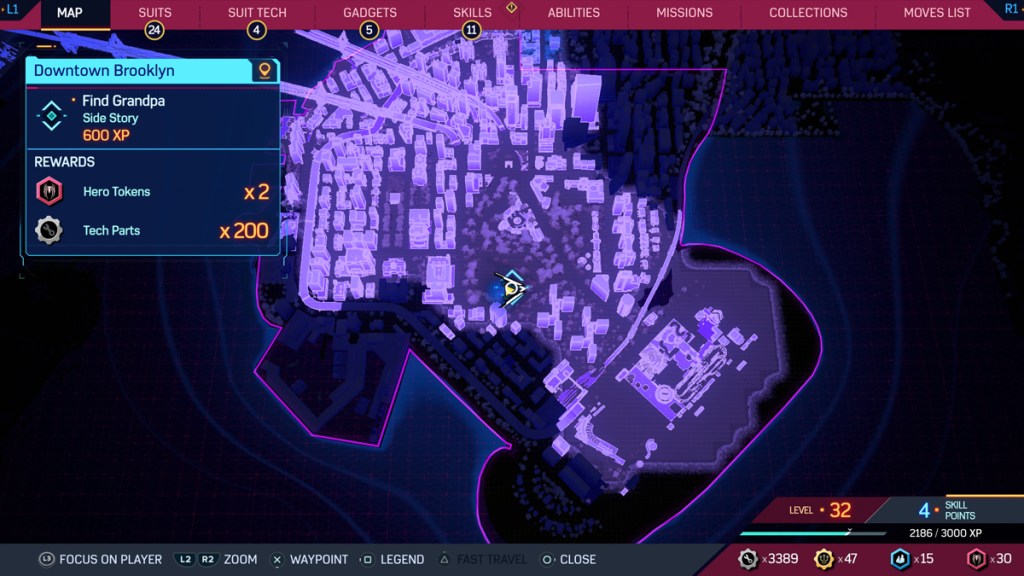The width and height of the screenshot is (1024, 576).
Task: Switch to the Map tab
Action: (69, 13)
